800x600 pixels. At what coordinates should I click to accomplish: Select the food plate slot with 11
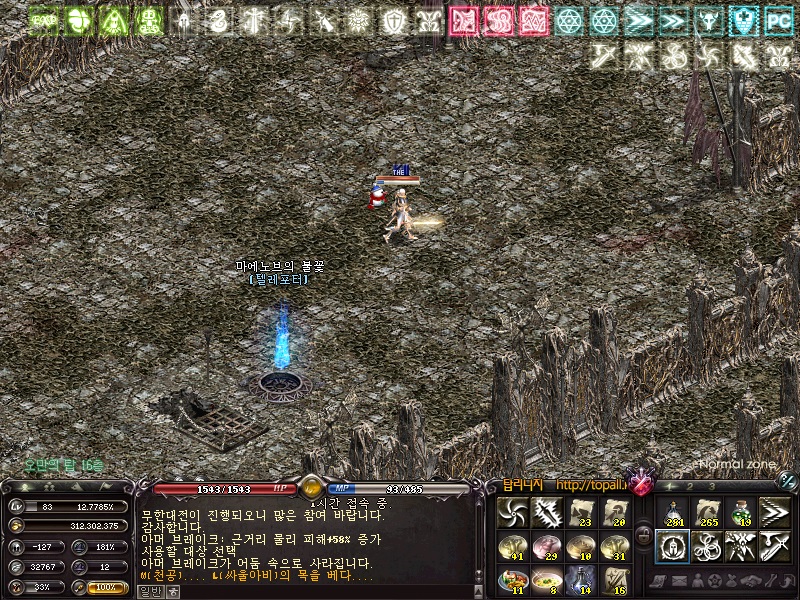click(x=512, y=579)
